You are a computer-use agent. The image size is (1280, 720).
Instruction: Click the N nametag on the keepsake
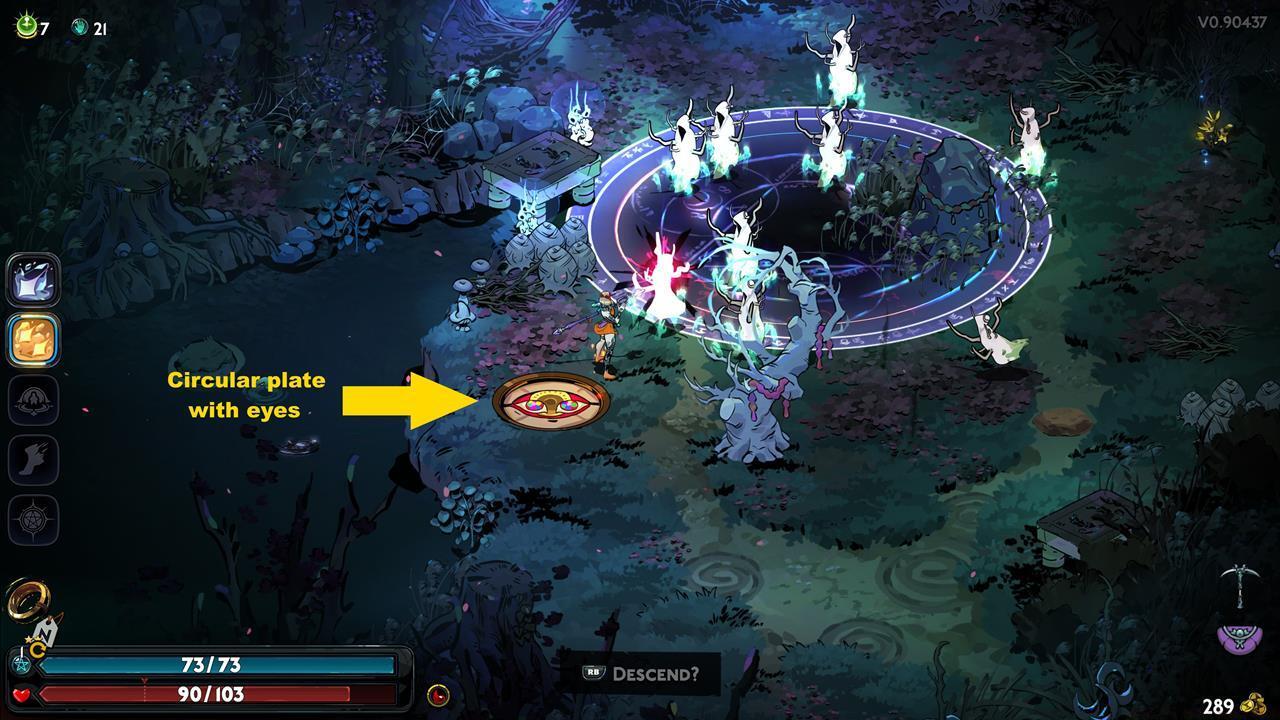point(45,631)
